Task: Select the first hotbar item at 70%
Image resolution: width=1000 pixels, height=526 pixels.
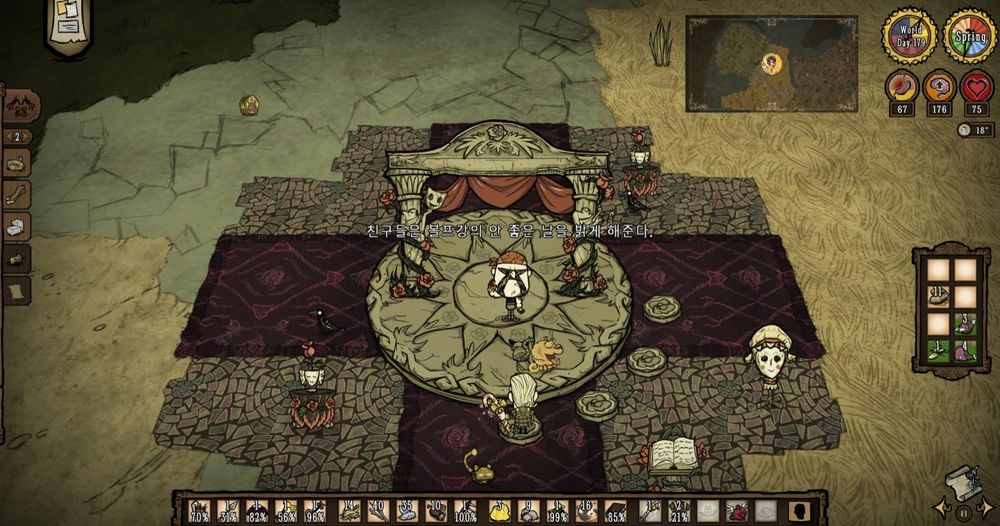Action: [x=201, y=510]
